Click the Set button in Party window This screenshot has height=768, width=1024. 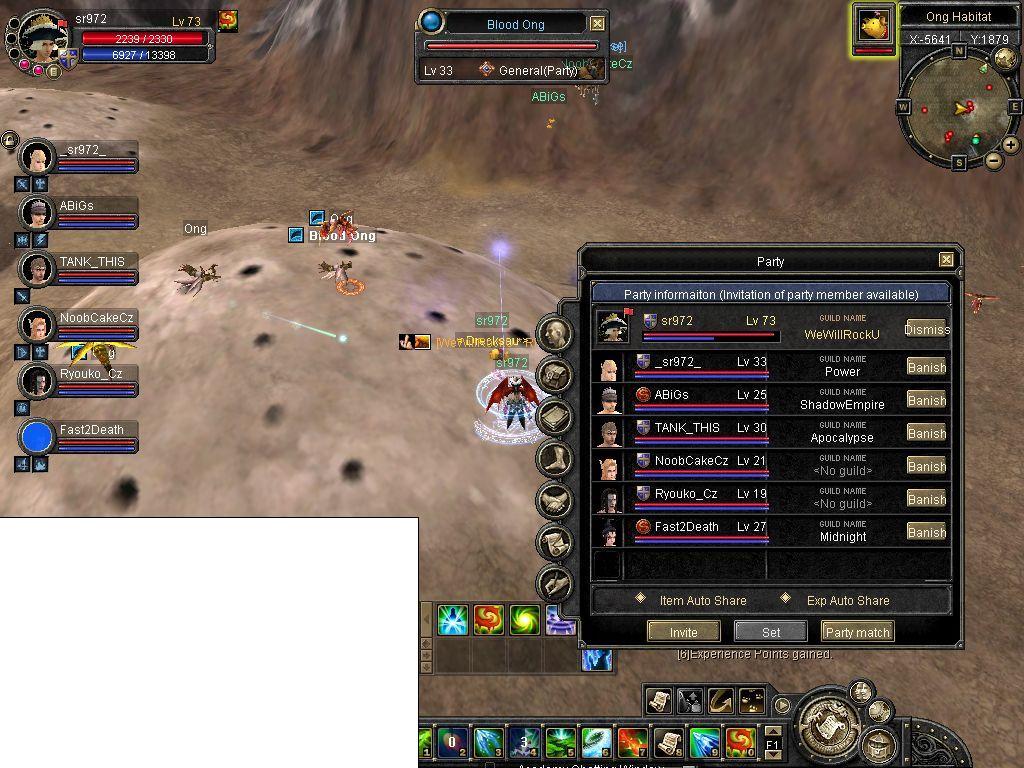770,632
